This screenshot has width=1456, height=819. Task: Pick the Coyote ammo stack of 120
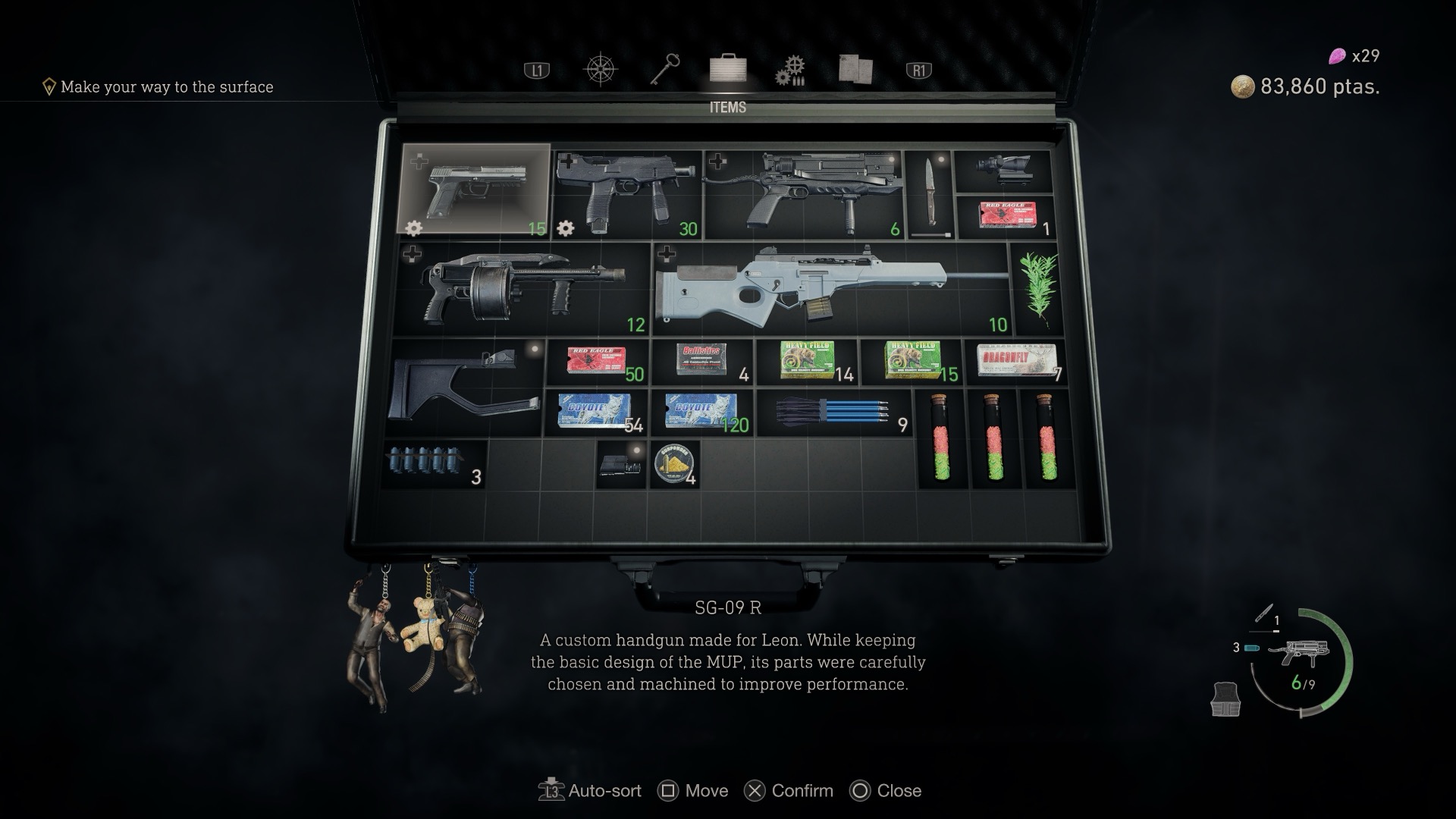click(x=701, y=413)
